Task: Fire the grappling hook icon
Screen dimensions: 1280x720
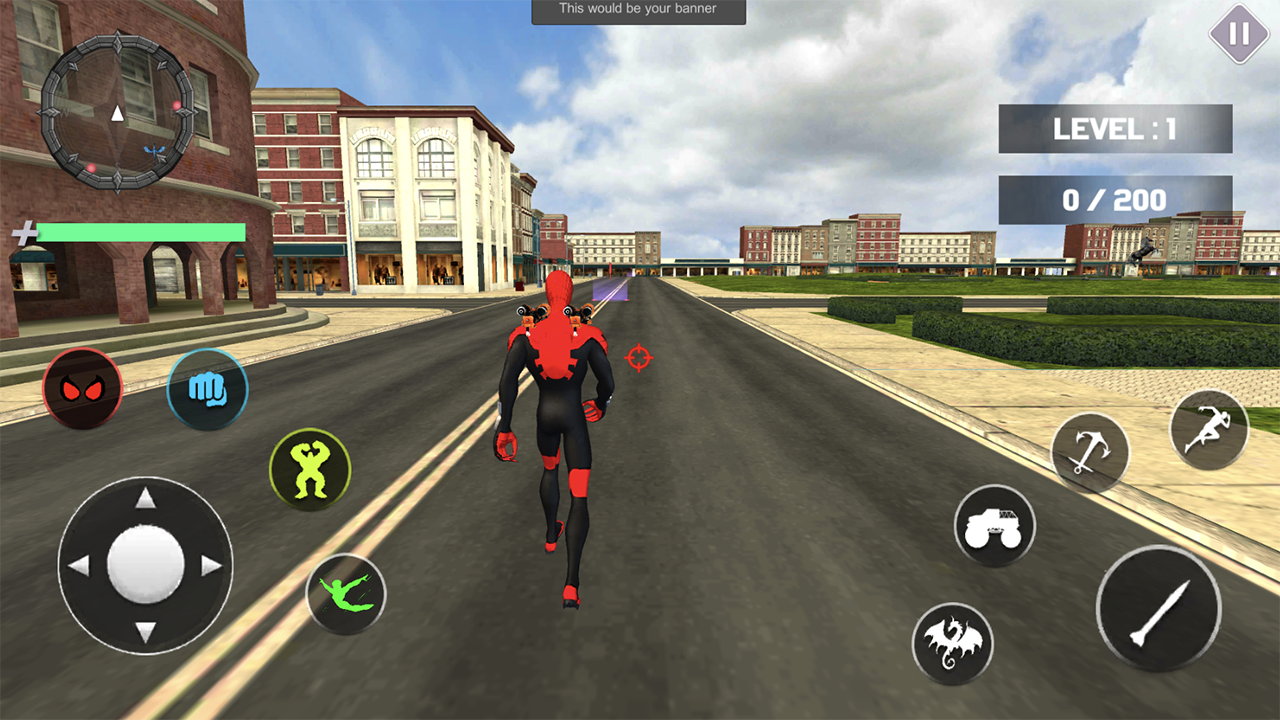Action: point(1090,451)
